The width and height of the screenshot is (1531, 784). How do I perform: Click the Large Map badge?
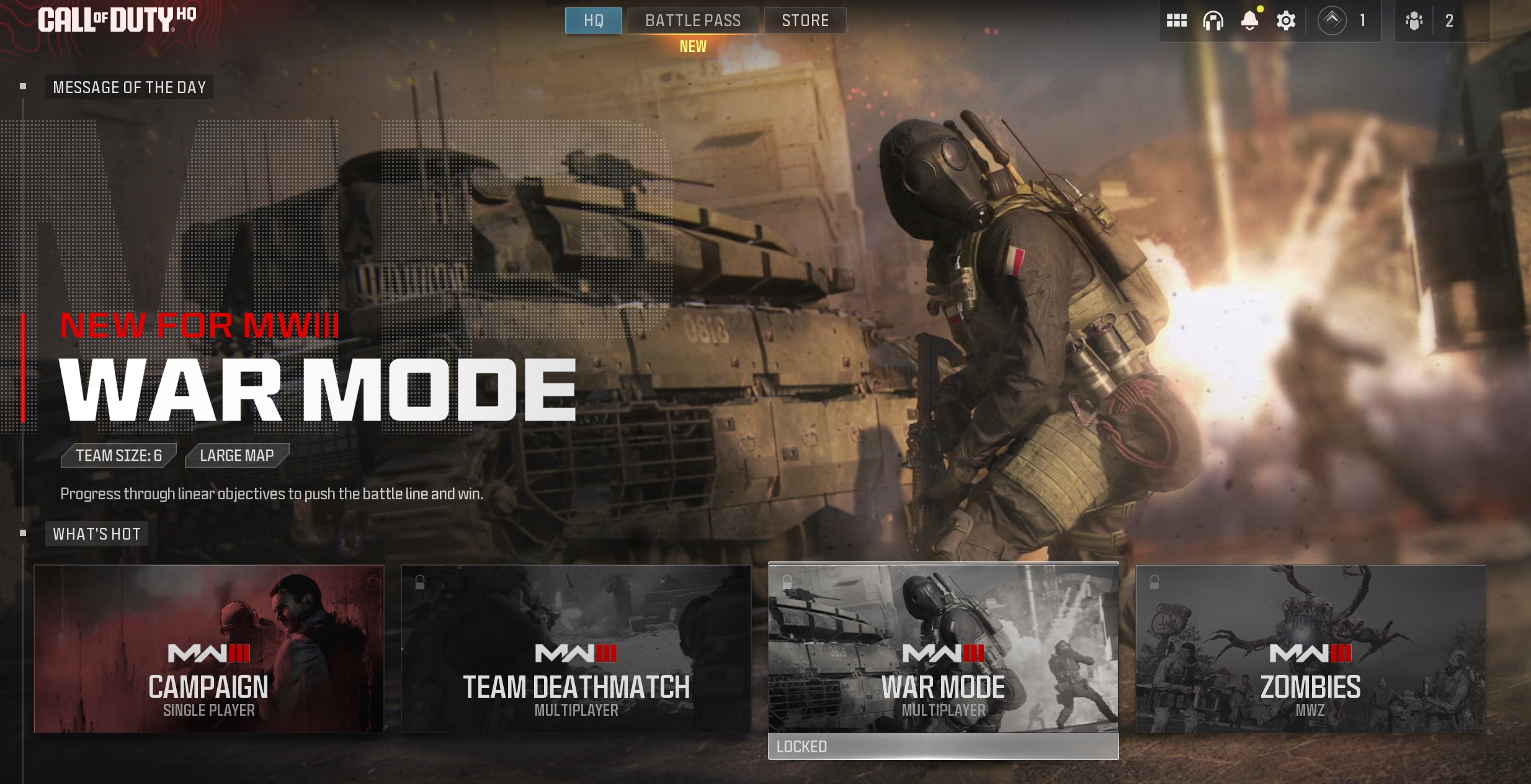(x=236, y=455)
